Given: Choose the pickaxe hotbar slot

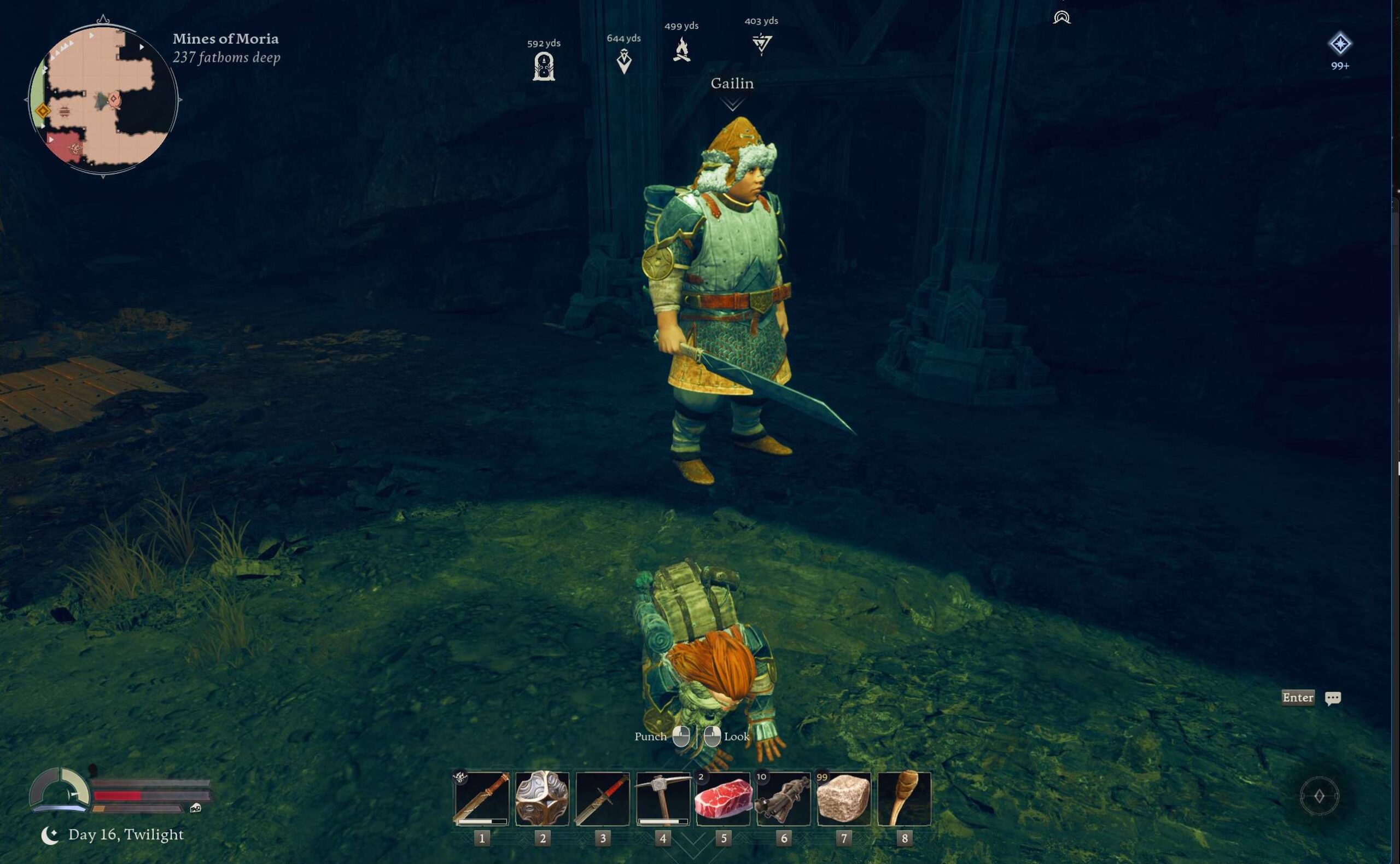Looking at the screenshot, I should pyautogui.click(x=663, y=798).
